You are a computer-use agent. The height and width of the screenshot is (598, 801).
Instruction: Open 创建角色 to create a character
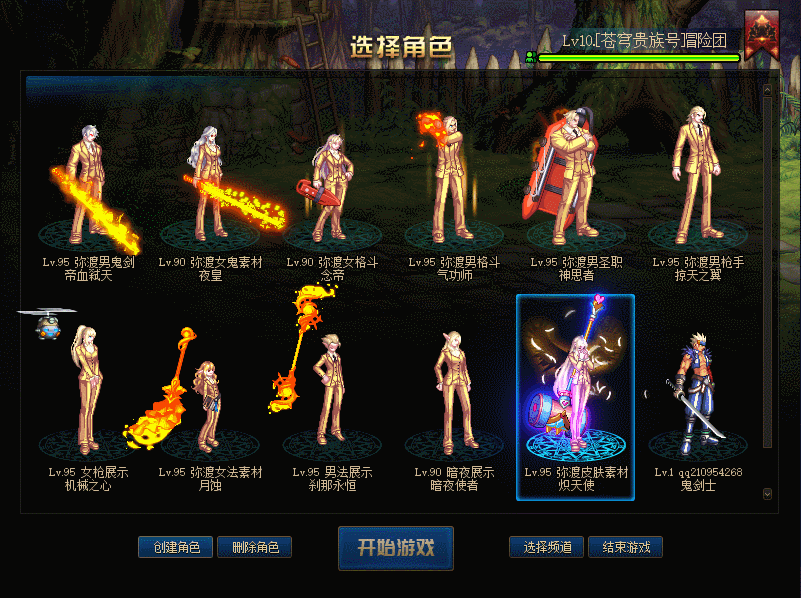click(x=176, y=547)
